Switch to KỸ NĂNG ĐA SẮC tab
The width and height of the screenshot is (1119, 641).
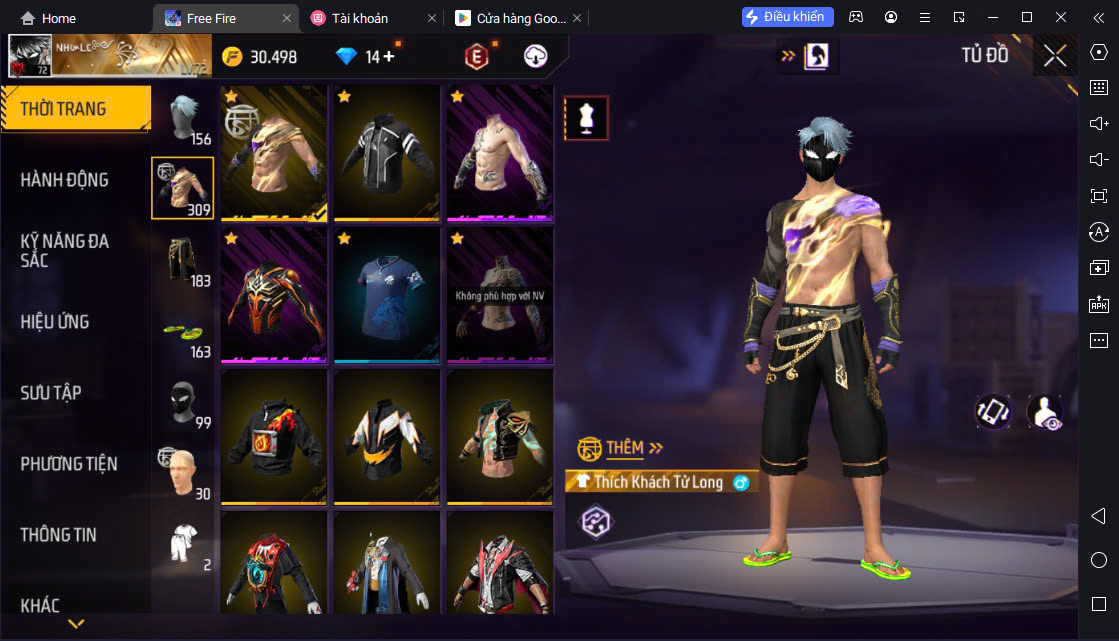[x=65, y=250]
